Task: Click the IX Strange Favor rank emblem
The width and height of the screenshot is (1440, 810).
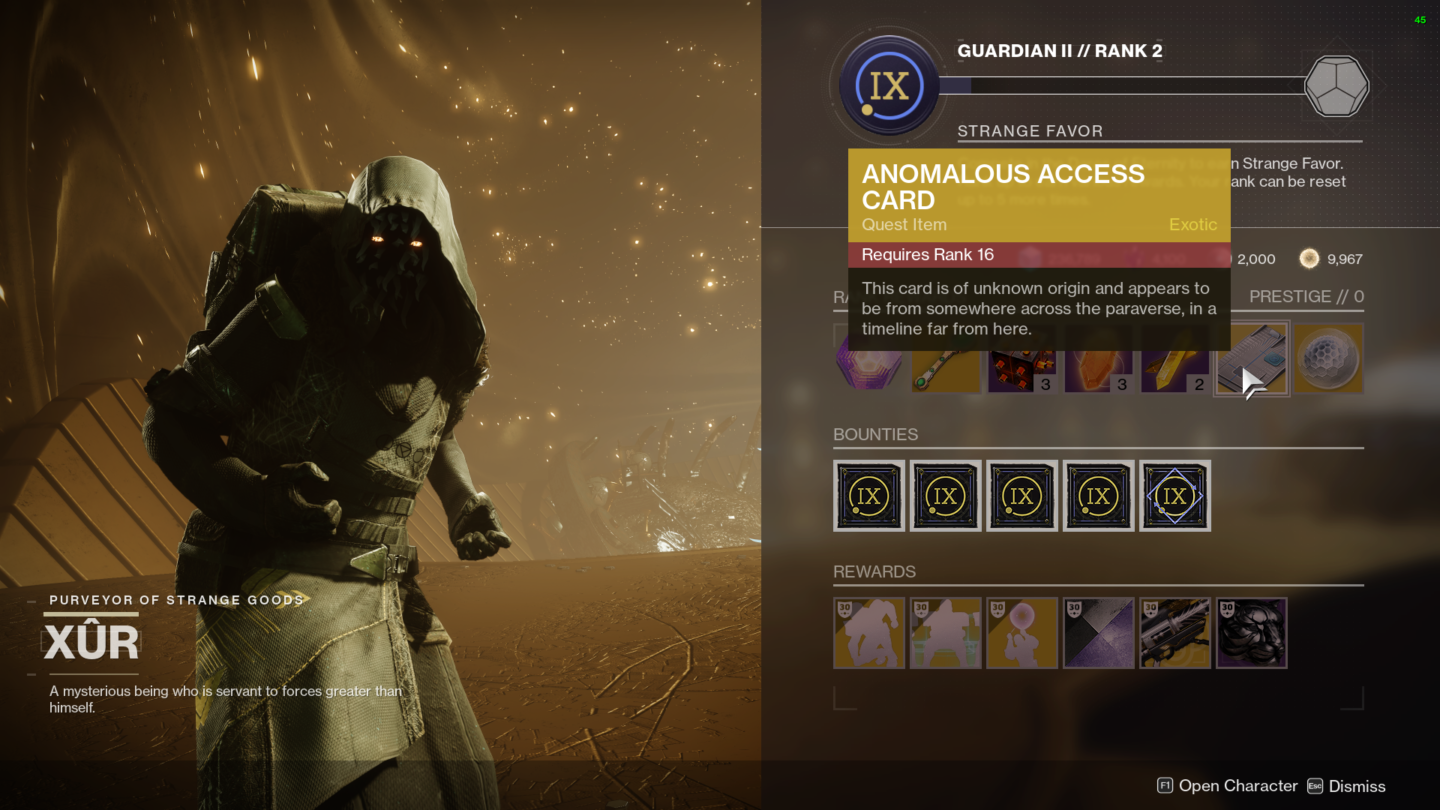Action: pyautogui.click(x=887, y=84)
